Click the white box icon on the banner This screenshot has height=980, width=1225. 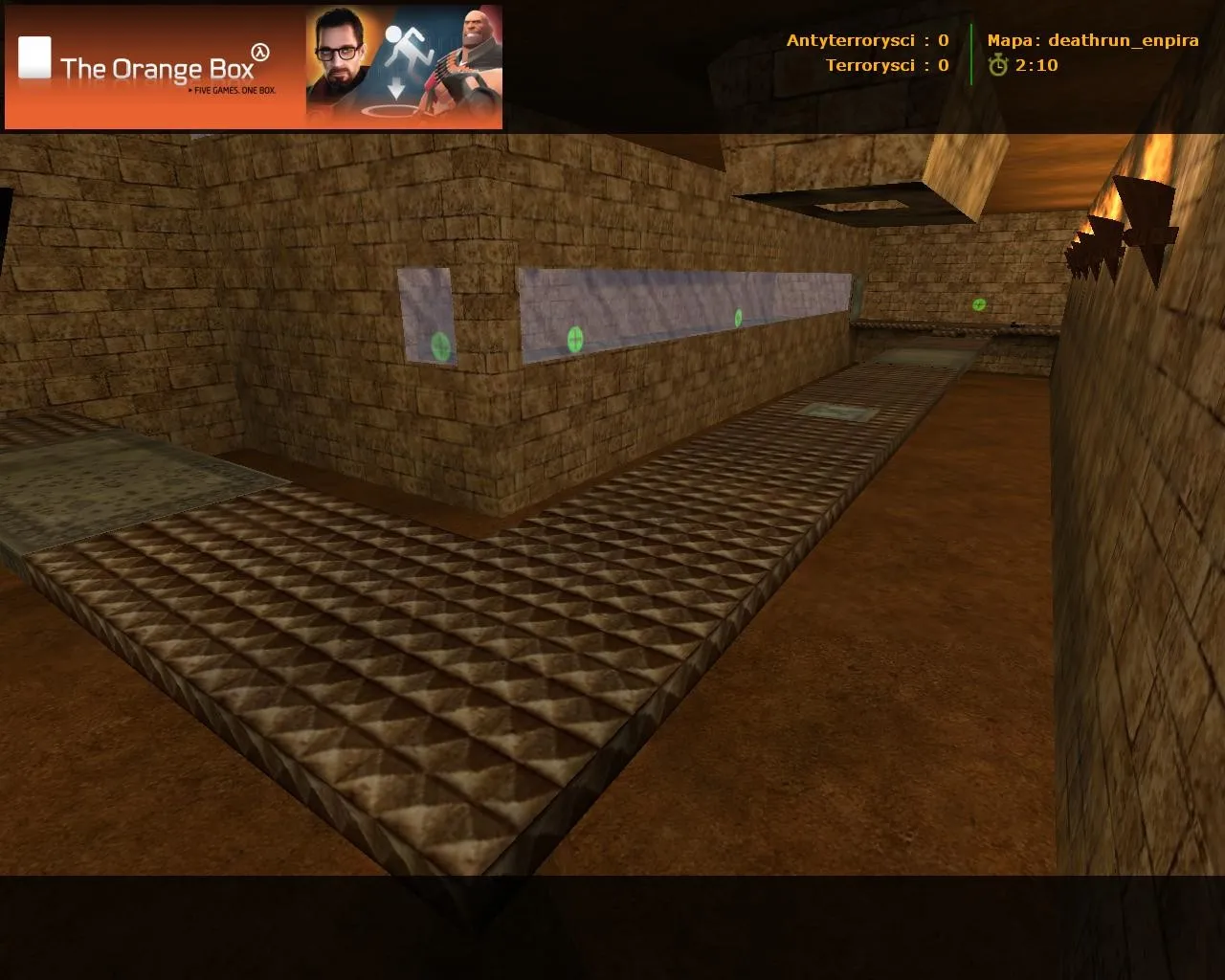click(x=34, y=57)
